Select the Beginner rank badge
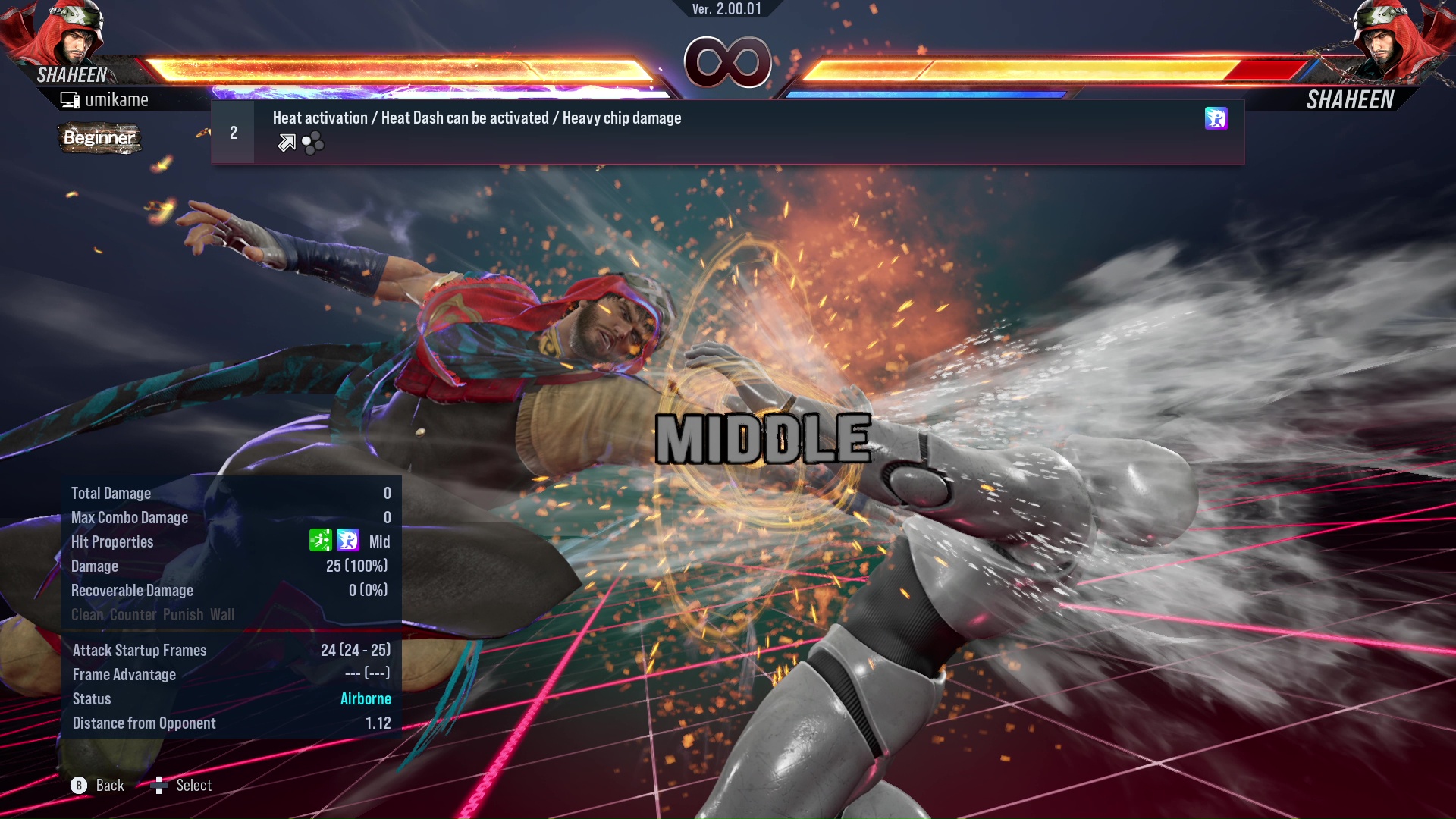This screenshot has height=819, width=1456. 99,138
